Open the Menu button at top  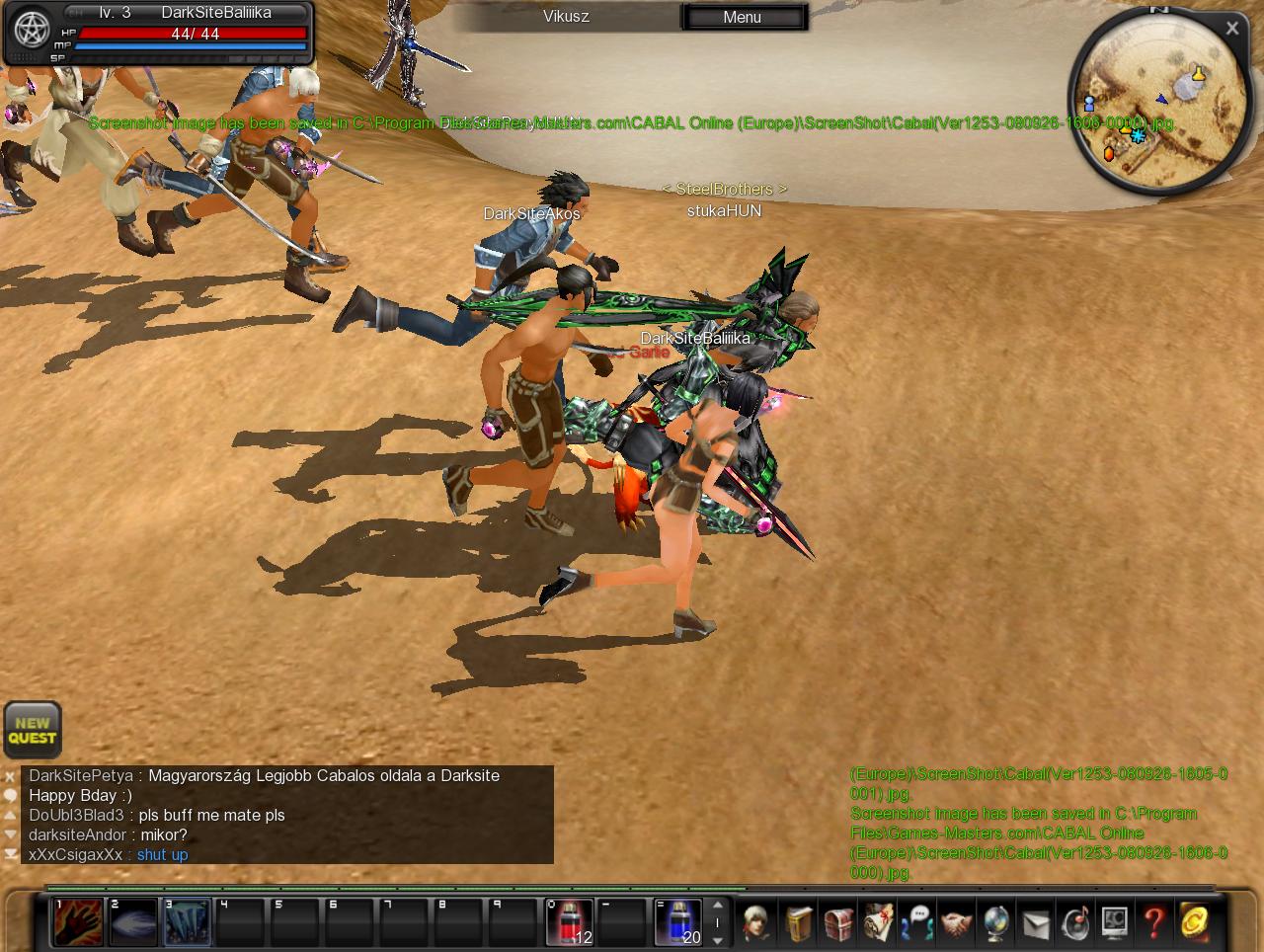pos(743,17)
